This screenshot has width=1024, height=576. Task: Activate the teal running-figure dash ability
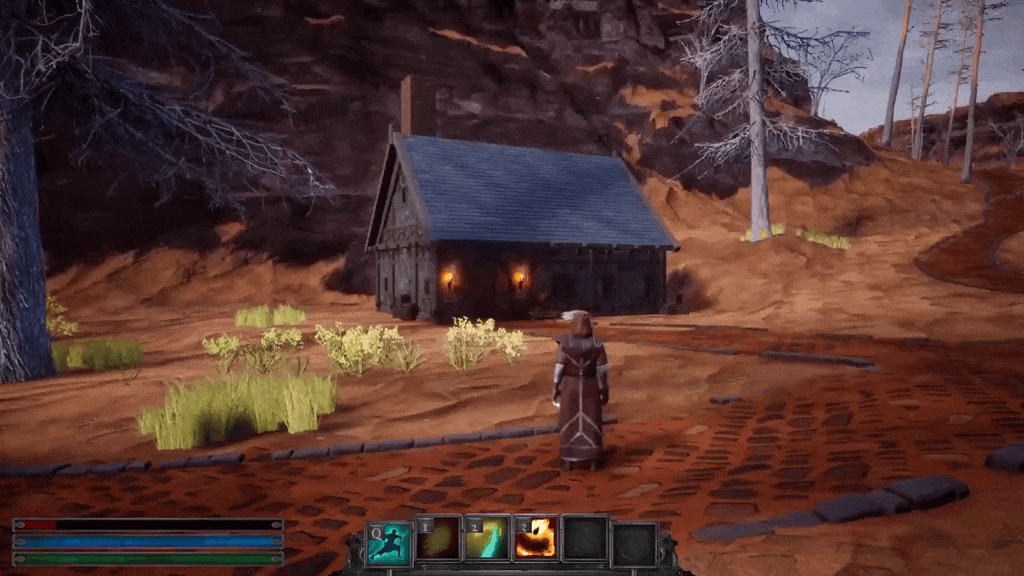(x=388, y=542)
